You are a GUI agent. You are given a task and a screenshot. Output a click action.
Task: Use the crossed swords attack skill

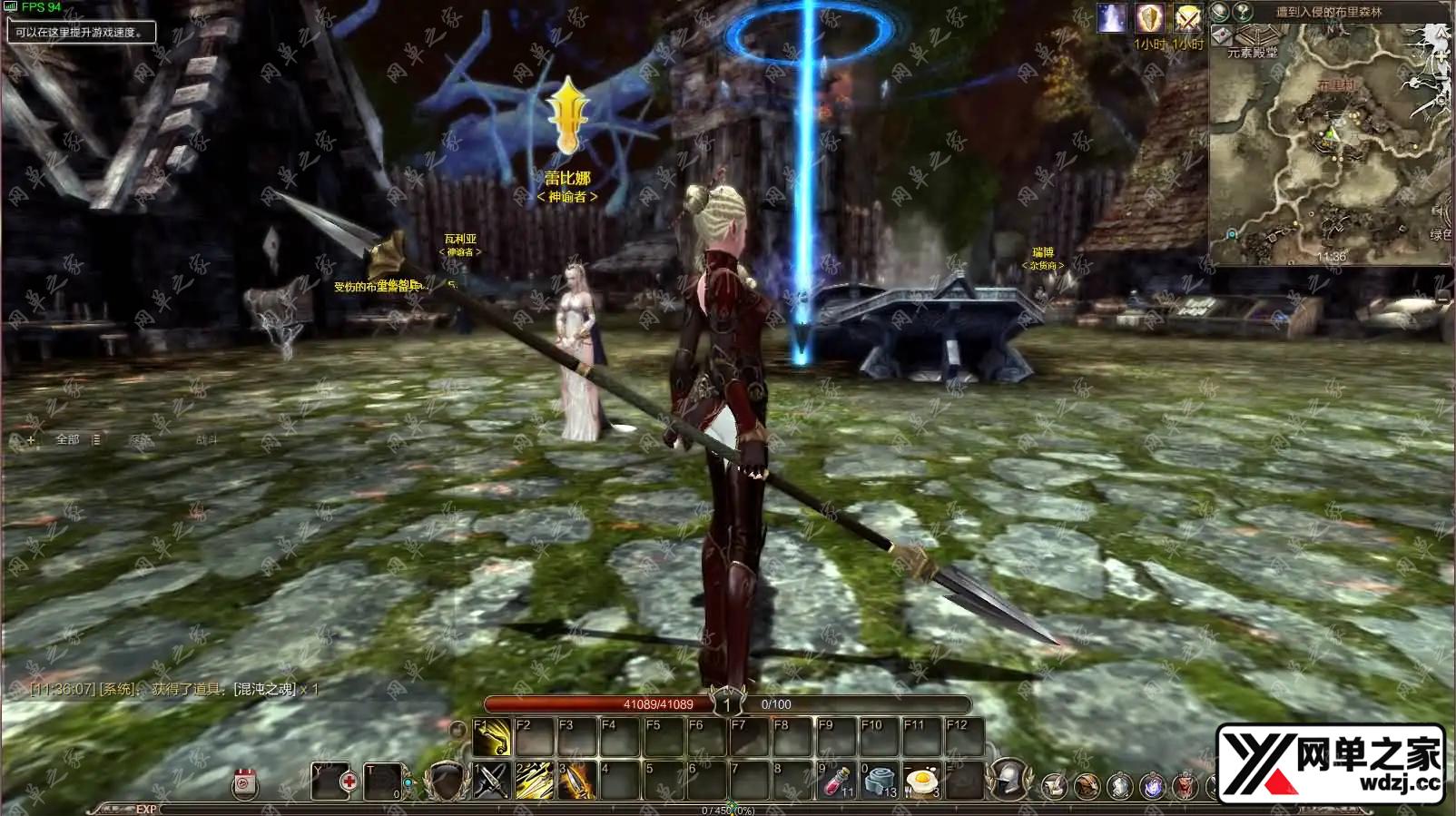click(491, 781)
